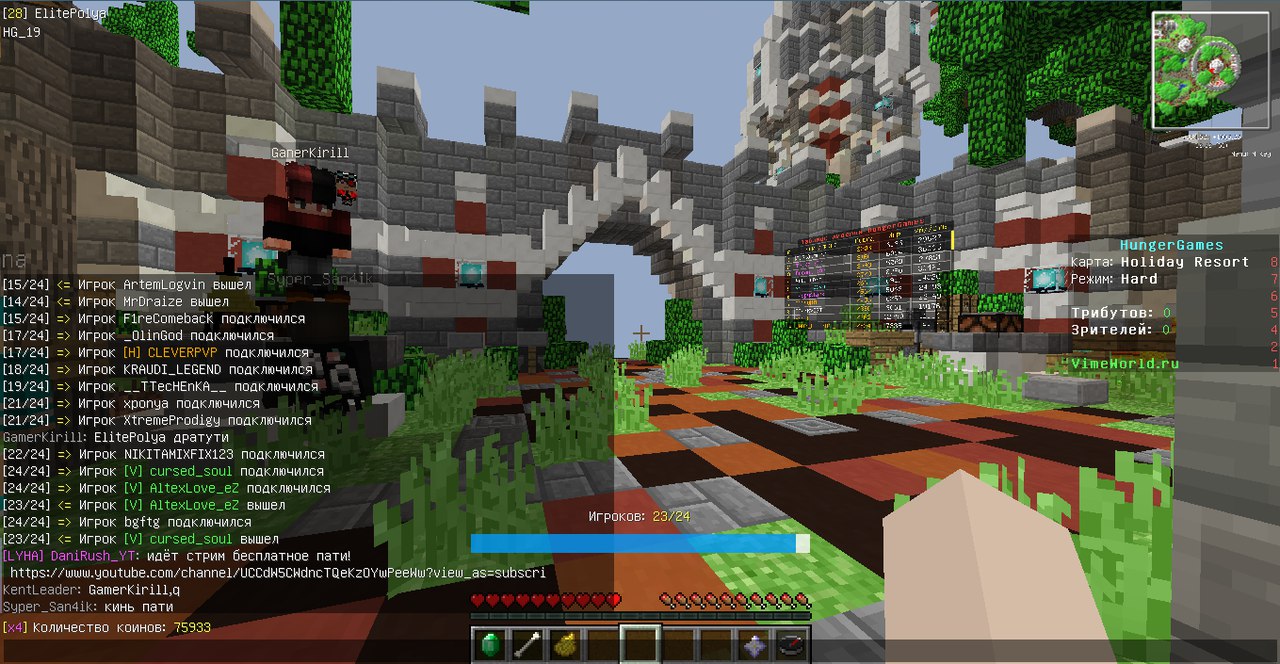Image resolution: width=1280 pixels, height=664 pixels.
Task: Choose the golden item in the hotbar
Action: click(565, 645)
